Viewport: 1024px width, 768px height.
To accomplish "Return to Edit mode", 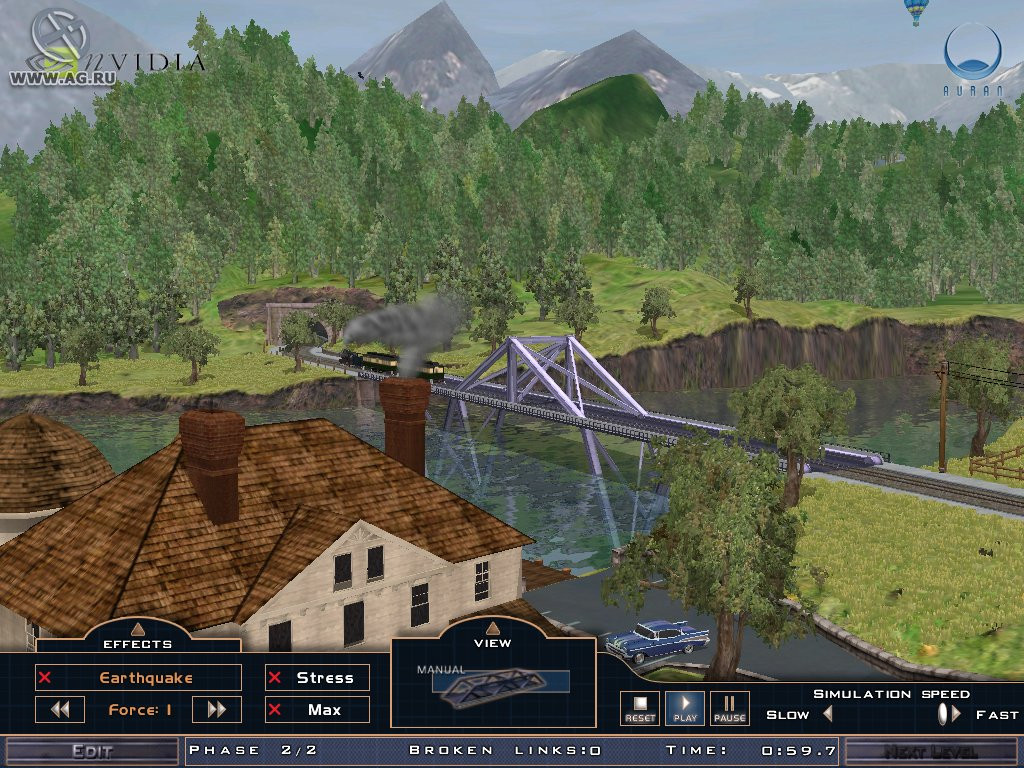I will point(92,751).
